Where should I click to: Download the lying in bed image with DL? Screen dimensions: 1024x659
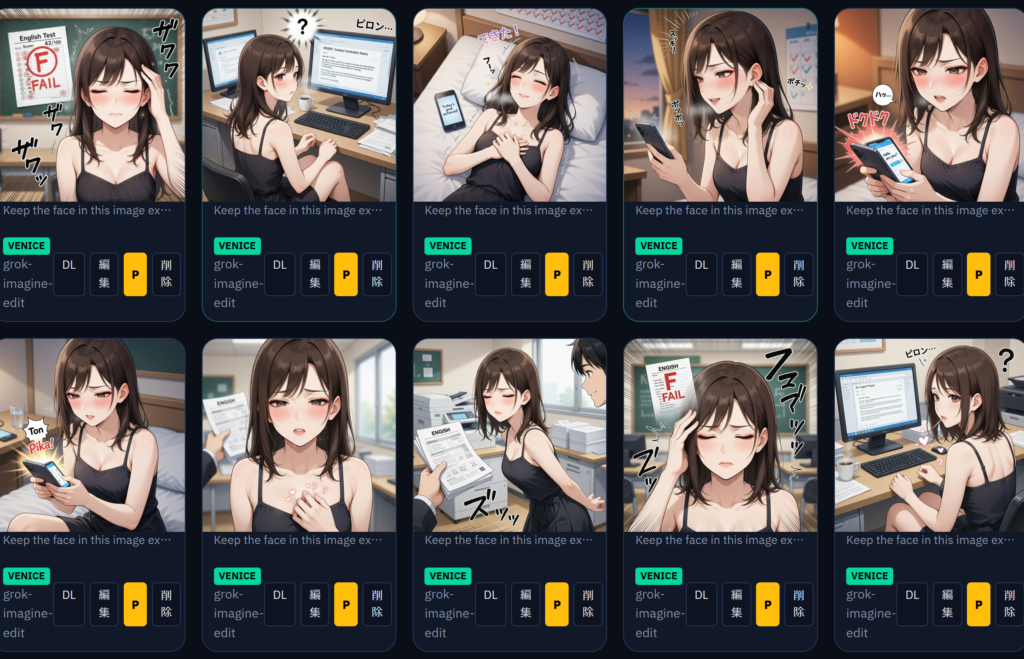pyautogui.click(x=490, y=274)
